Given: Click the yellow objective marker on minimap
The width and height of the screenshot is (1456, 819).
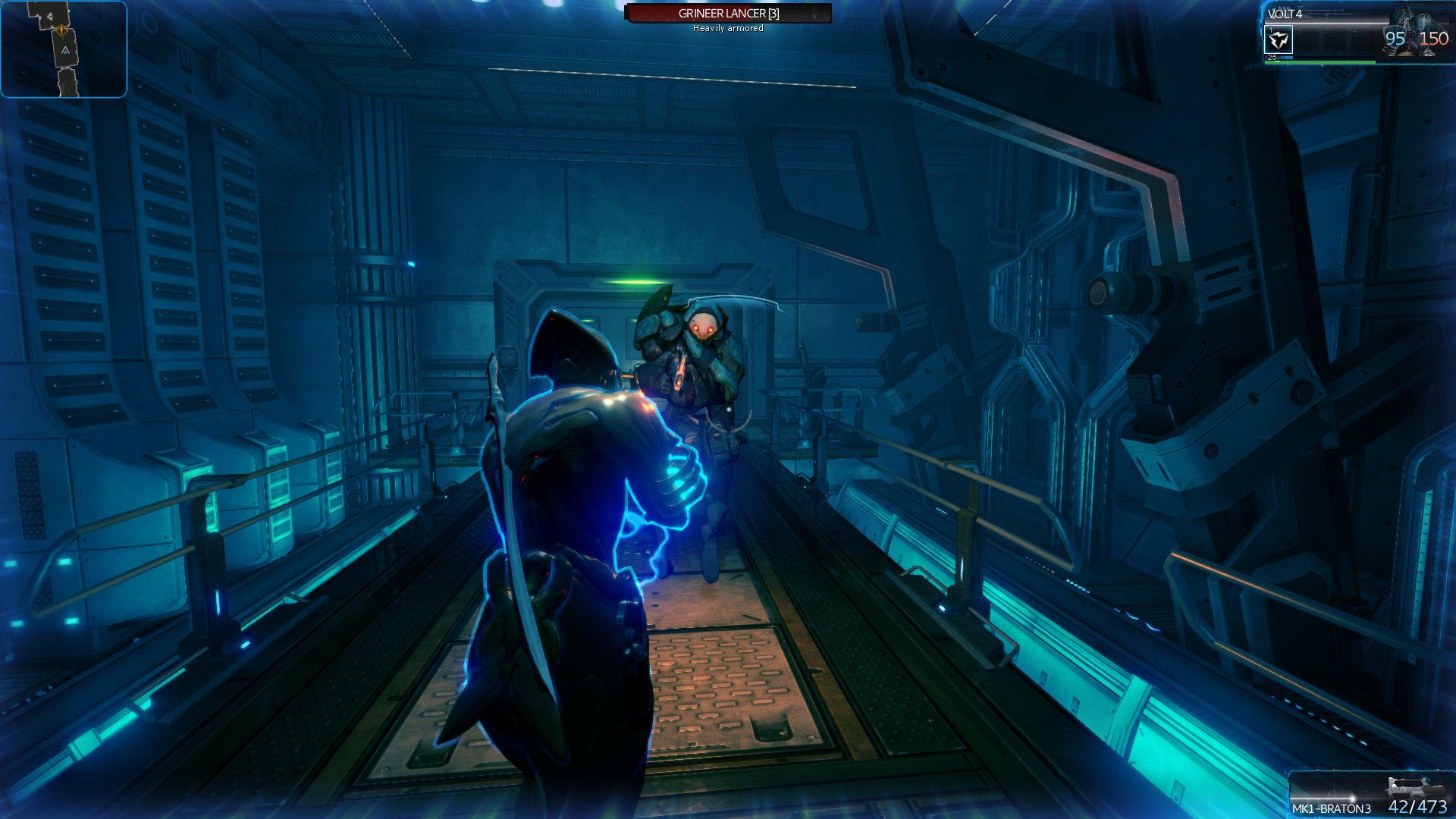Looking at the screenshot, I should point(61,30).
